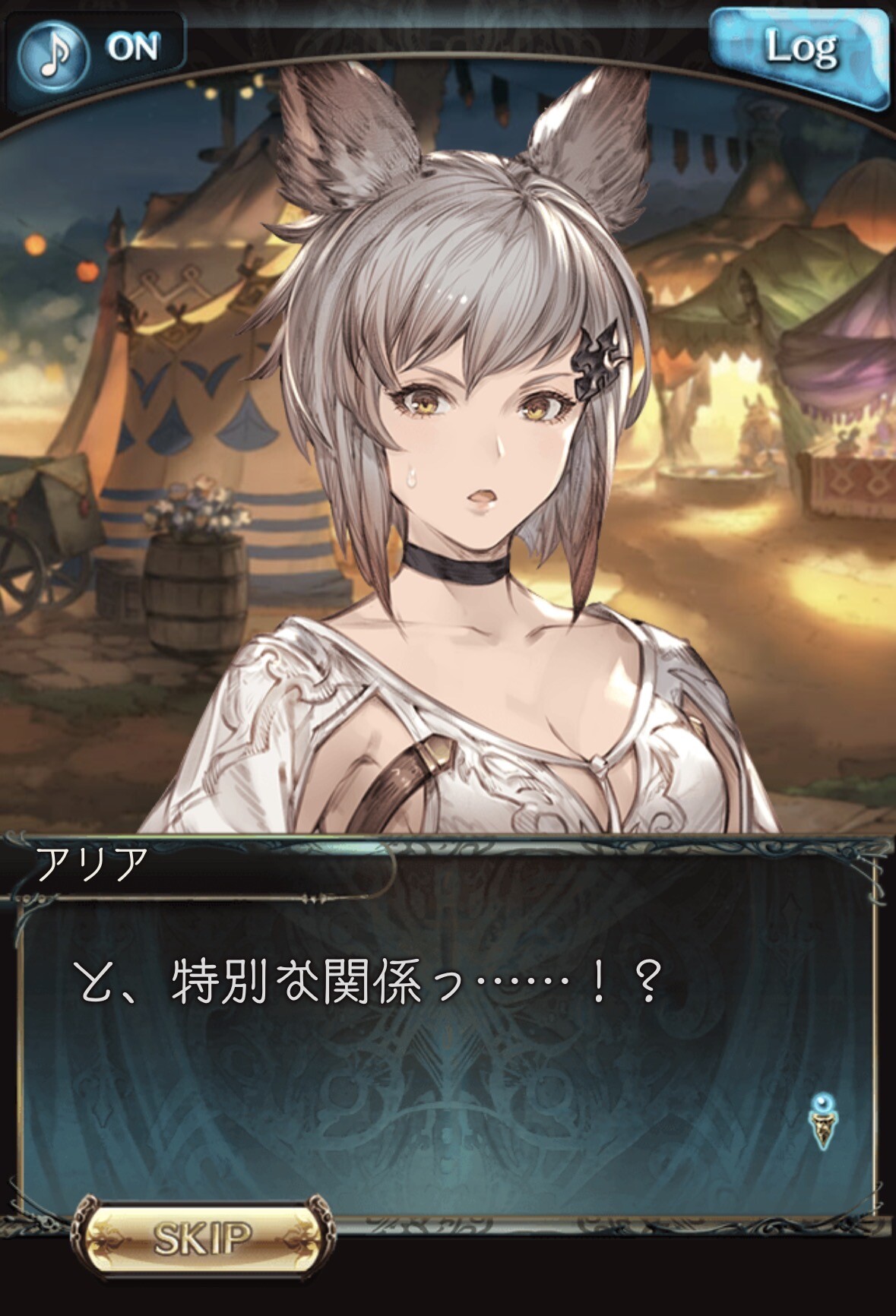The width and height of the screenshot is (896, 1316).
Task: Skip the story scene with SKIP
Action: pyautogui.click(x=203, y=1238)
